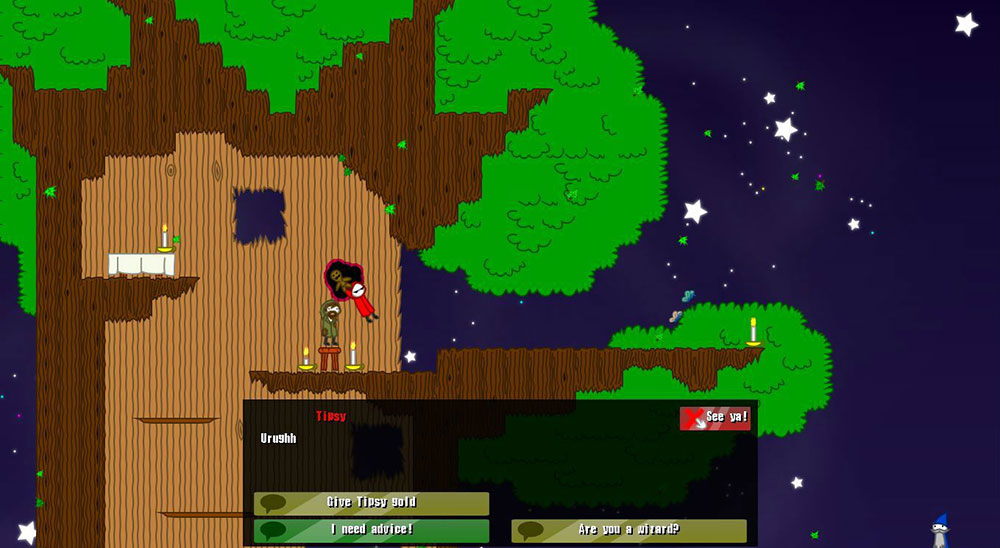The height and width of the screenshot is (548, 1000).
Task: Ask "Are you a wizard?"
Action: click(628, 530)
